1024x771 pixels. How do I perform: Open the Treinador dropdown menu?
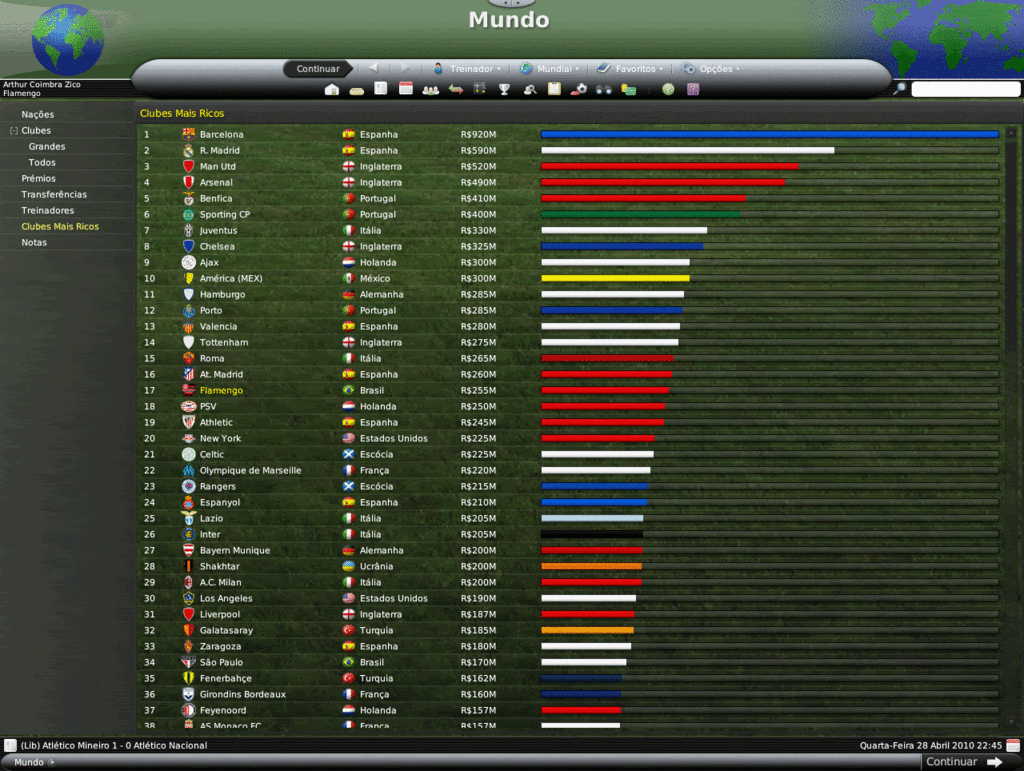467,69
